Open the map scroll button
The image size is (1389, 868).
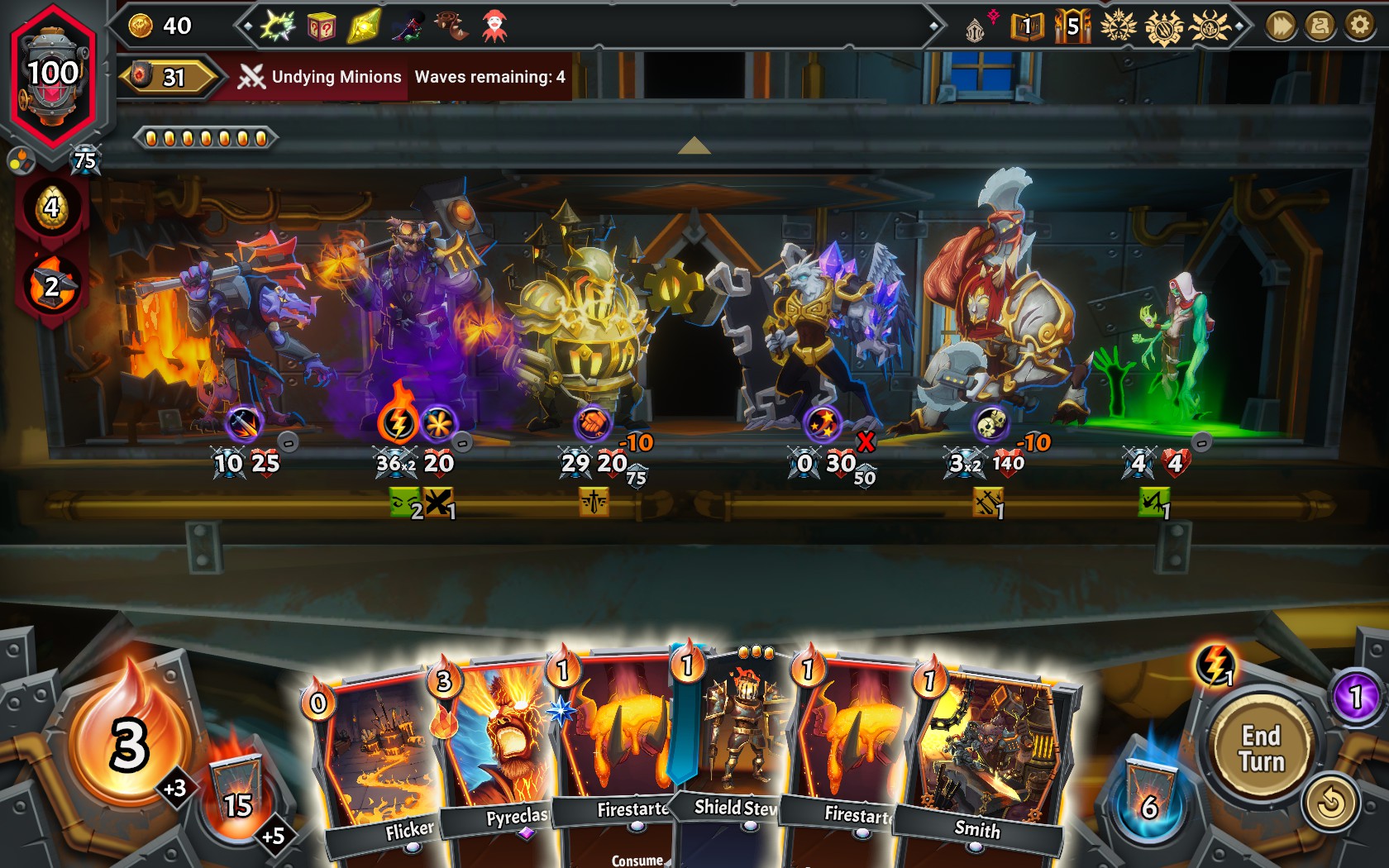click(1320, 26)
